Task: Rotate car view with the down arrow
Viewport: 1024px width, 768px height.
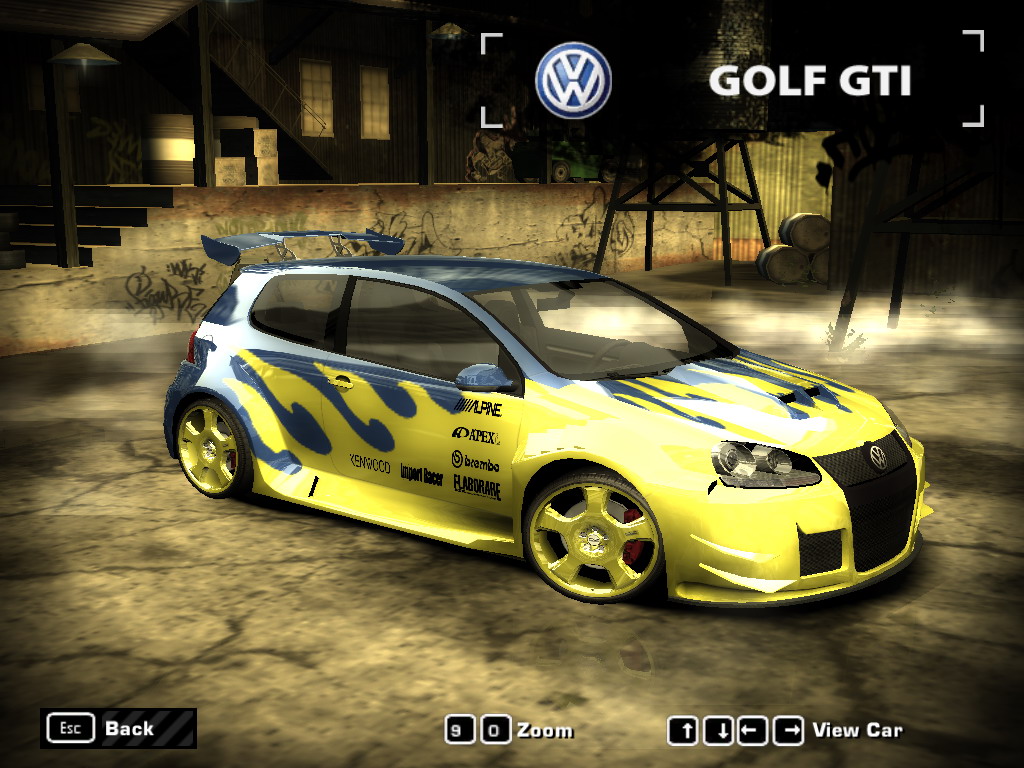Action: pyautogui.click(x=718, y=731)
